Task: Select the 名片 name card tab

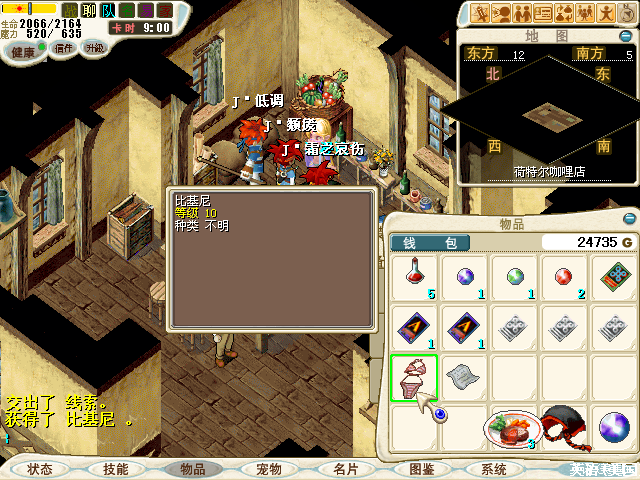Action: pyautogui.click(x=345, y=468)
